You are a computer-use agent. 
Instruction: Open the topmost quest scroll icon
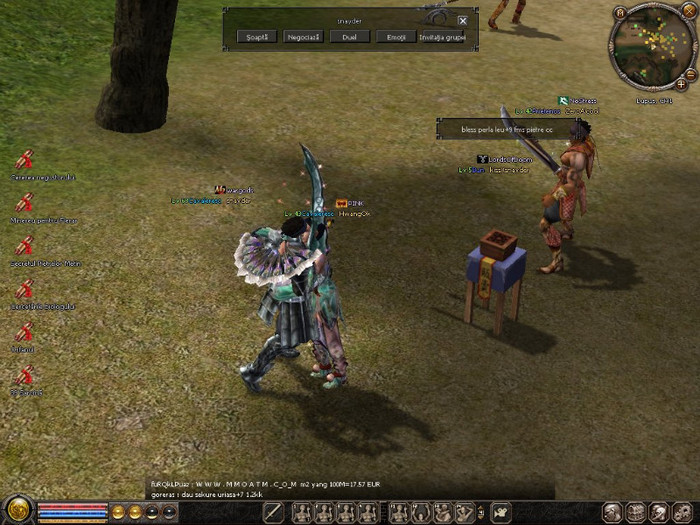point(25,159)
